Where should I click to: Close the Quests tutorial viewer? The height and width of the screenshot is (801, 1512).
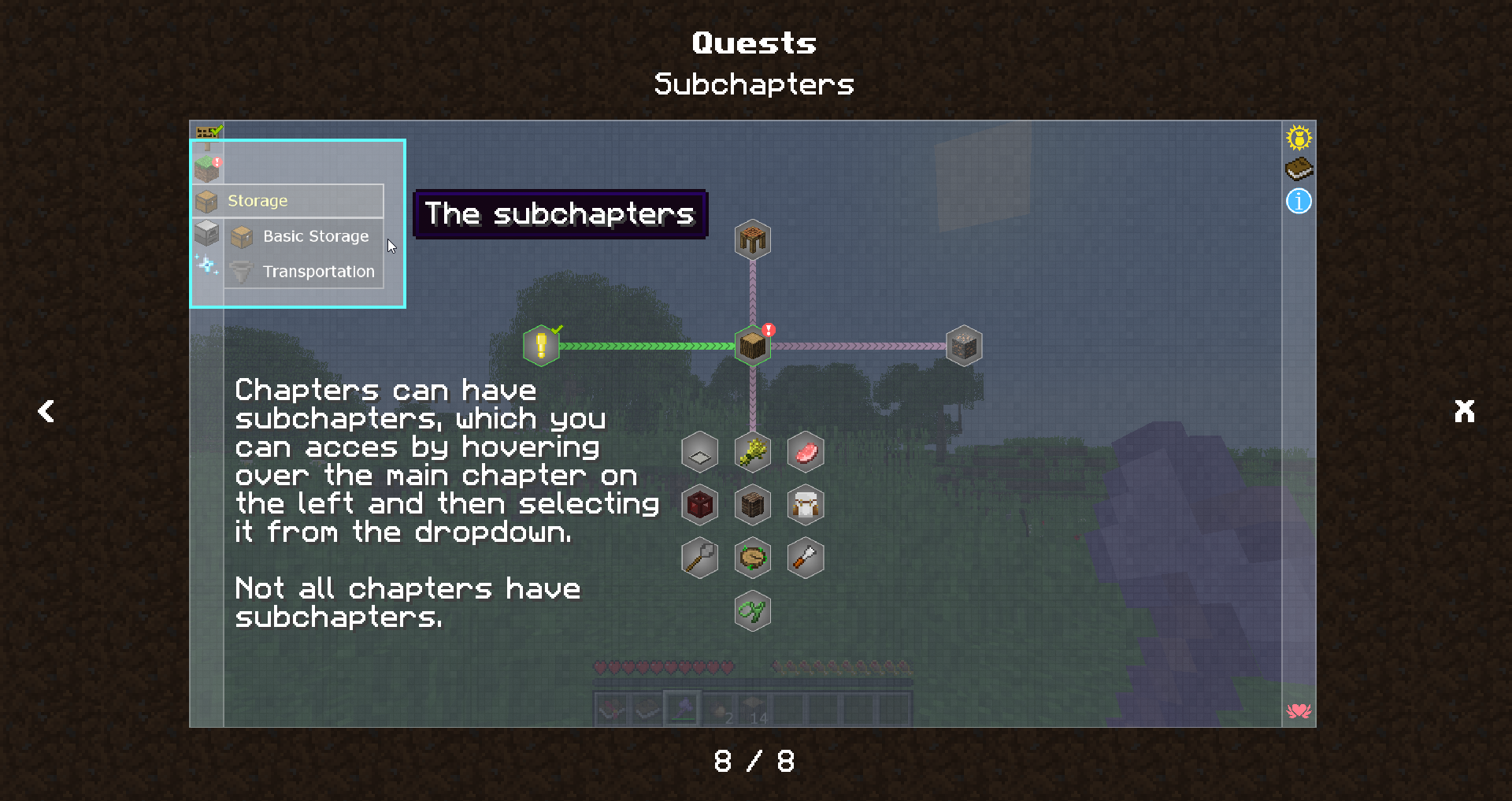pyautogui.click(x=1464, y=410)
